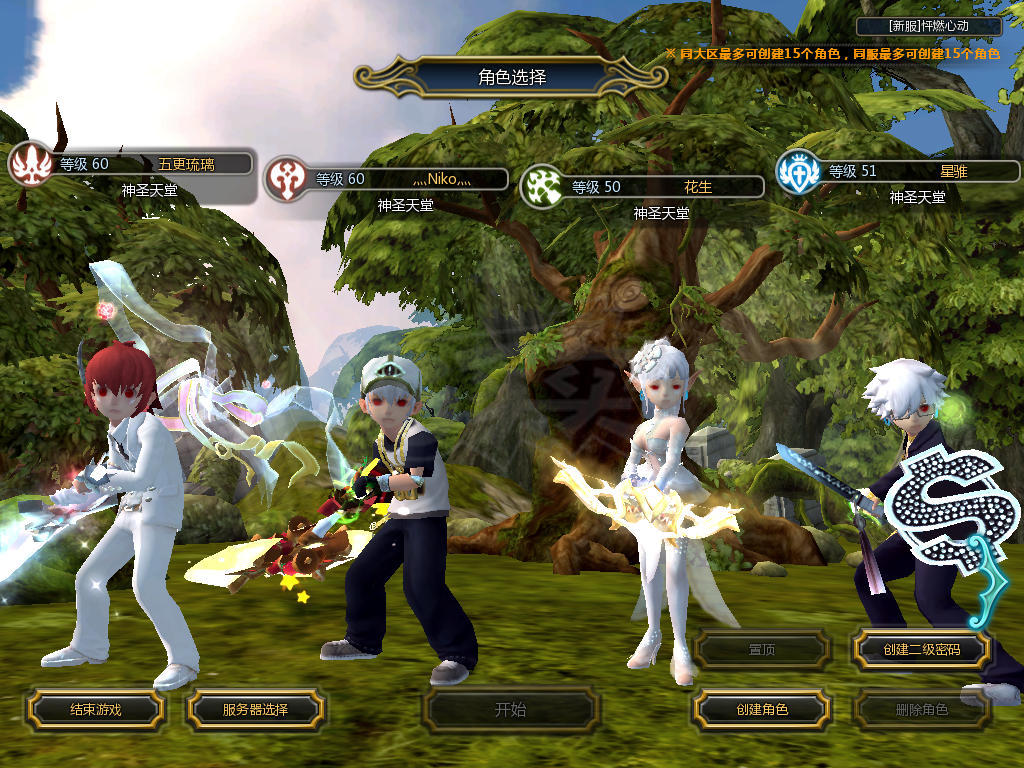Viewport: 1024px width, 768px height.
Task: Click the 删除角色 delete character button
Action: click(921, 710)
